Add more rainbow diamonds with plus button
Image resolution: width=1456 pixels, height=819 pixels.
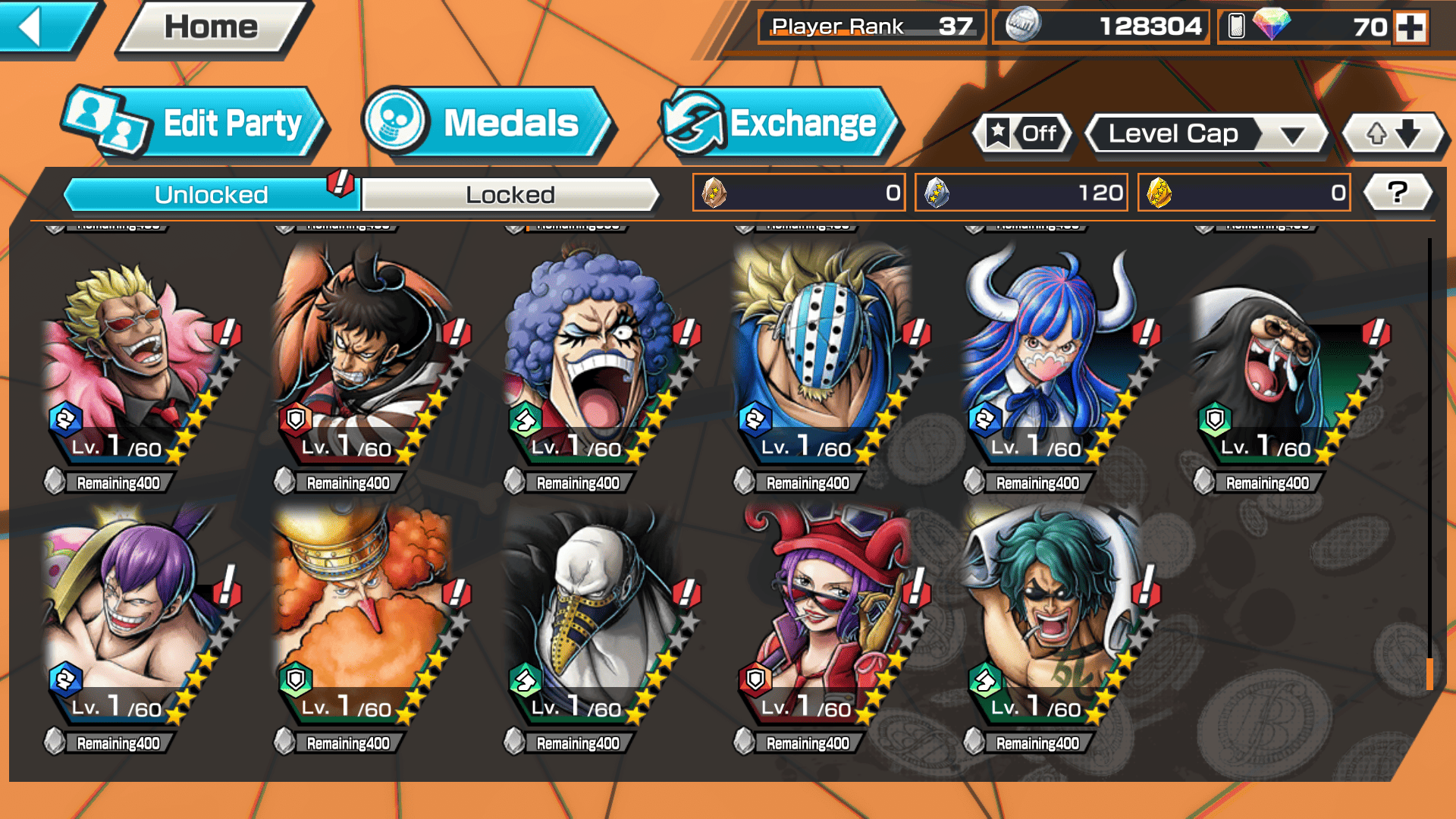pyautogui.click(x=1410, y=27)
